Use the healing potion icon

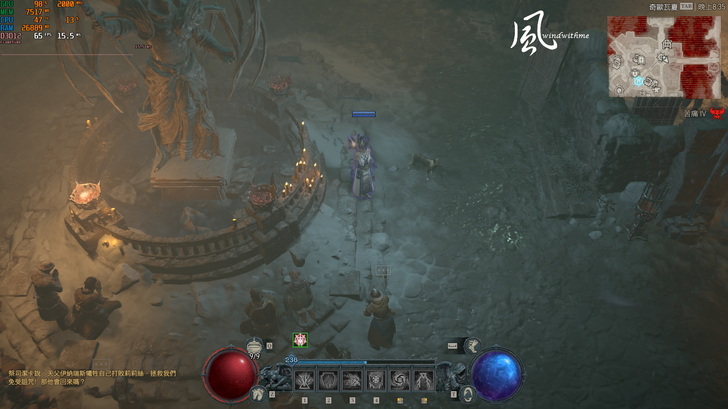(x=255, y=345)
